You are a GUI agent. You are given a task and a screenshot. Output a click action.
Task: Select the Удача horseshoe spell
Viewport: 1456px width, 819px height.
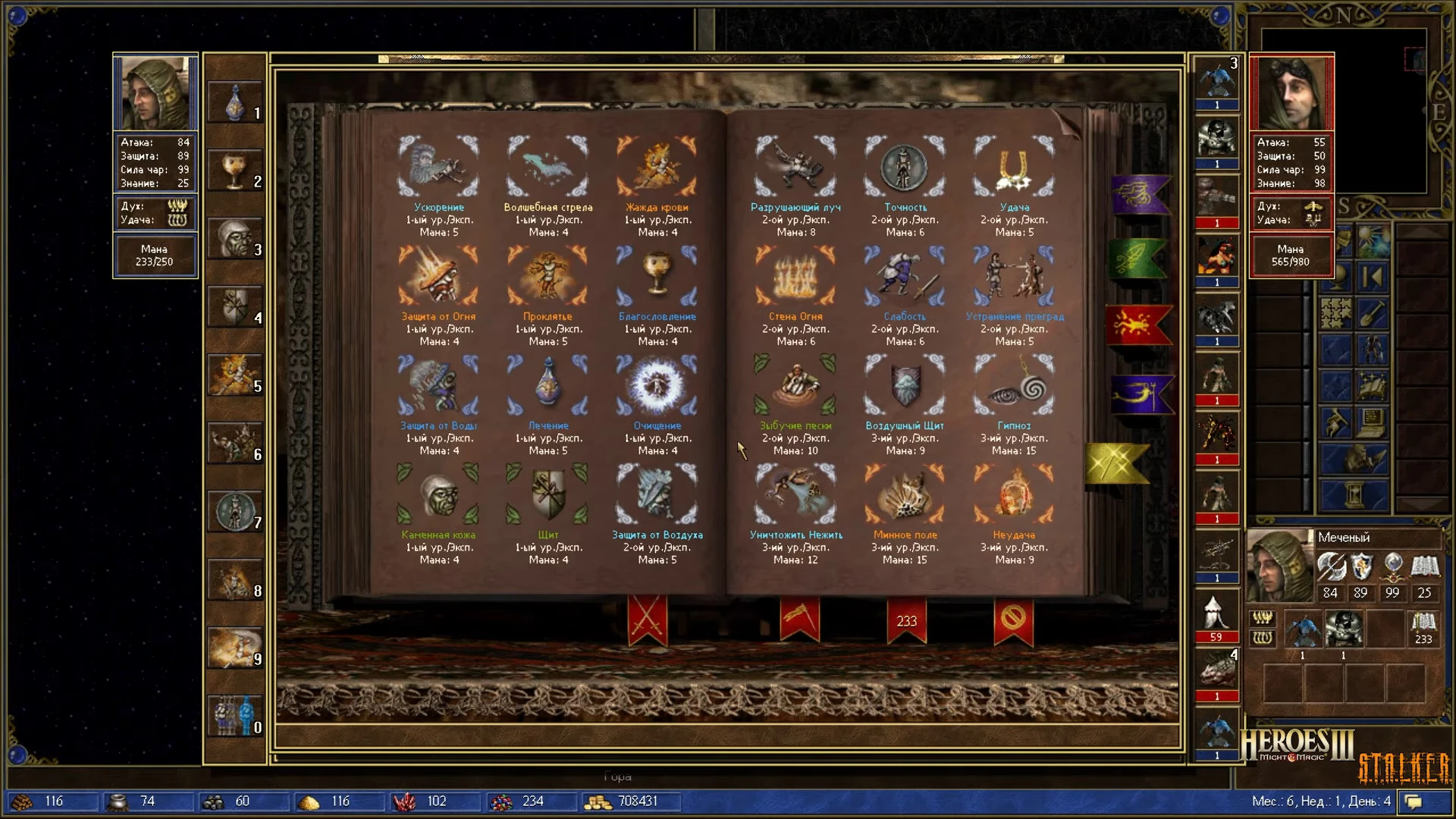tap(1014, 168)
